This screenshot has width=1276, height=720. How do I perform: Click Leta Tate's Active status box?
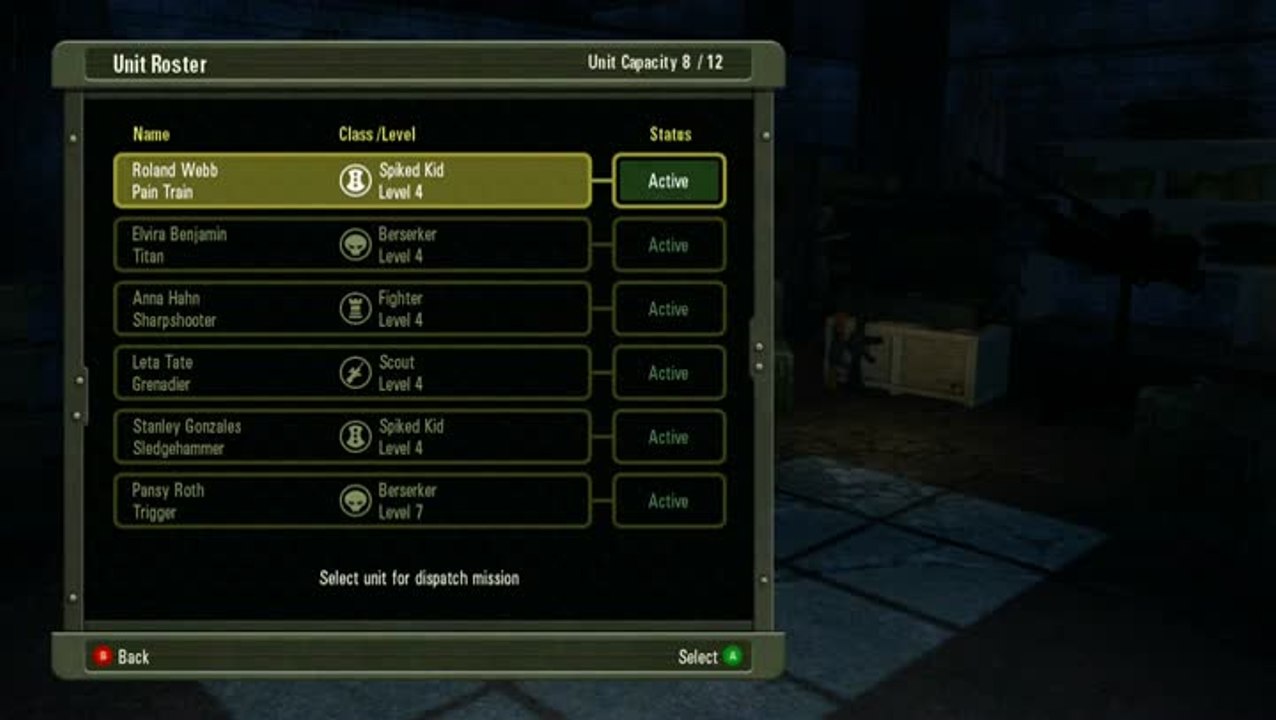668,373
